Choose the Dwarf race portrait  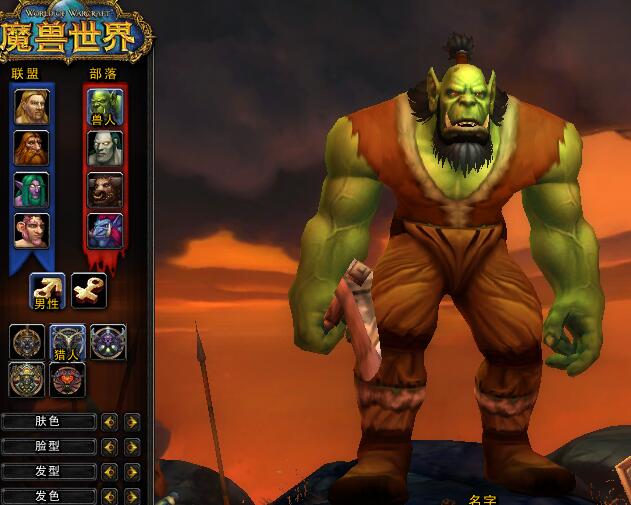tap(31, 148)
